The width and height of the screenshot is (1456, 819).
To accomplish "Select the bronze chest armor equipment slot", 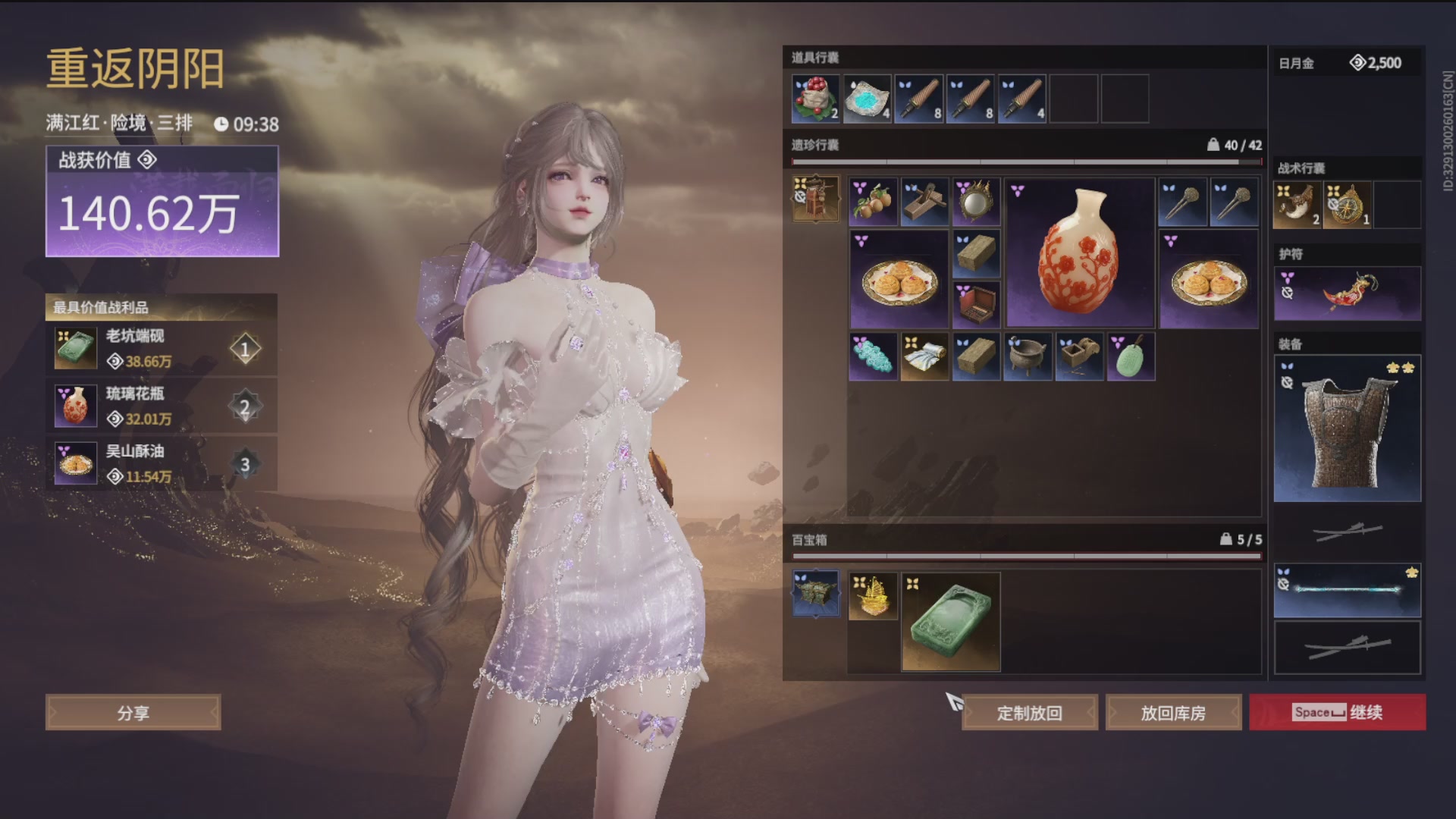I will [x=1348, y=428].
